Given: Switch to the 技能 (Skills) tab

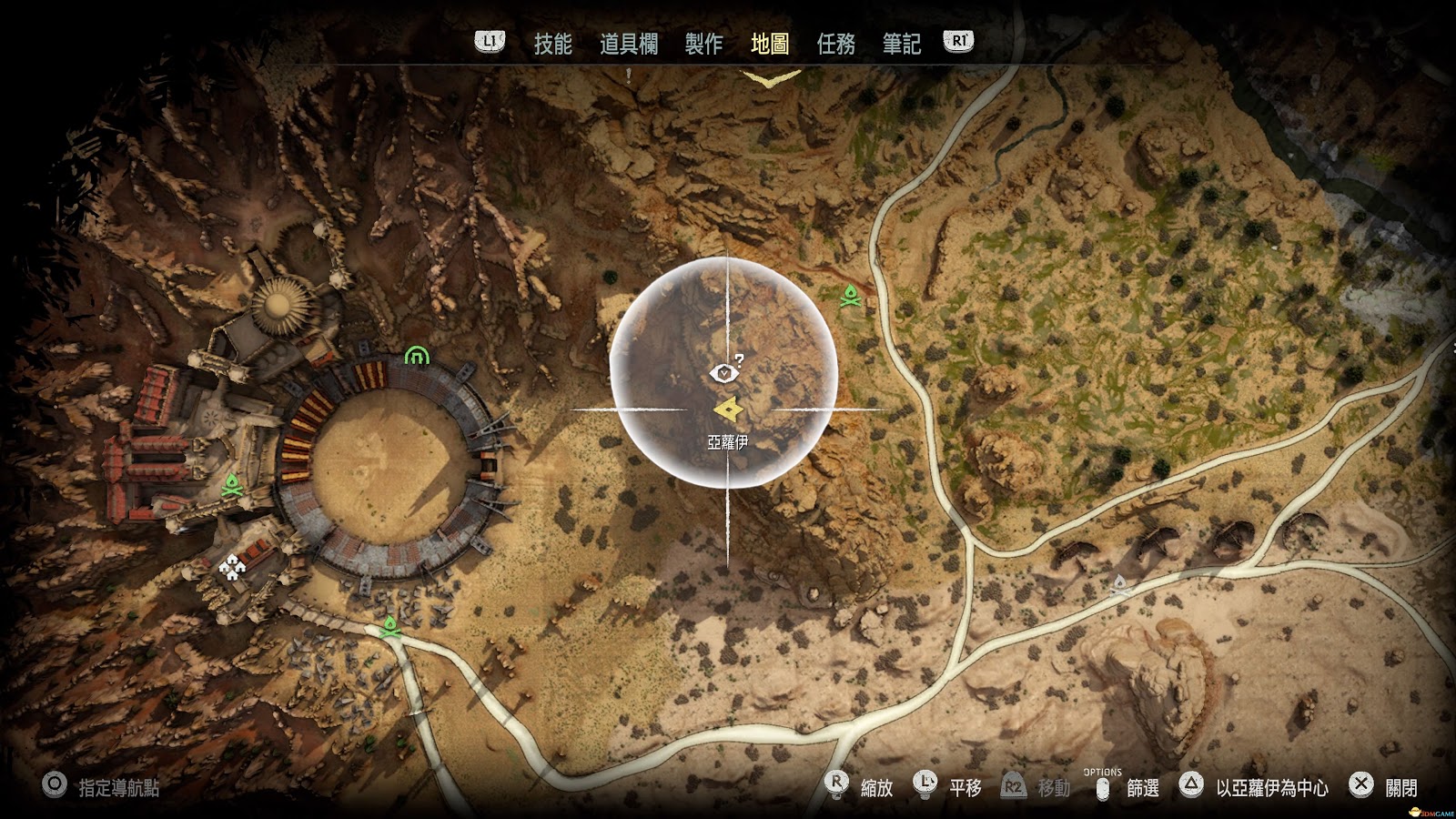Looking at the screenshot, I should pyautogui.click(x=552, y=44).
